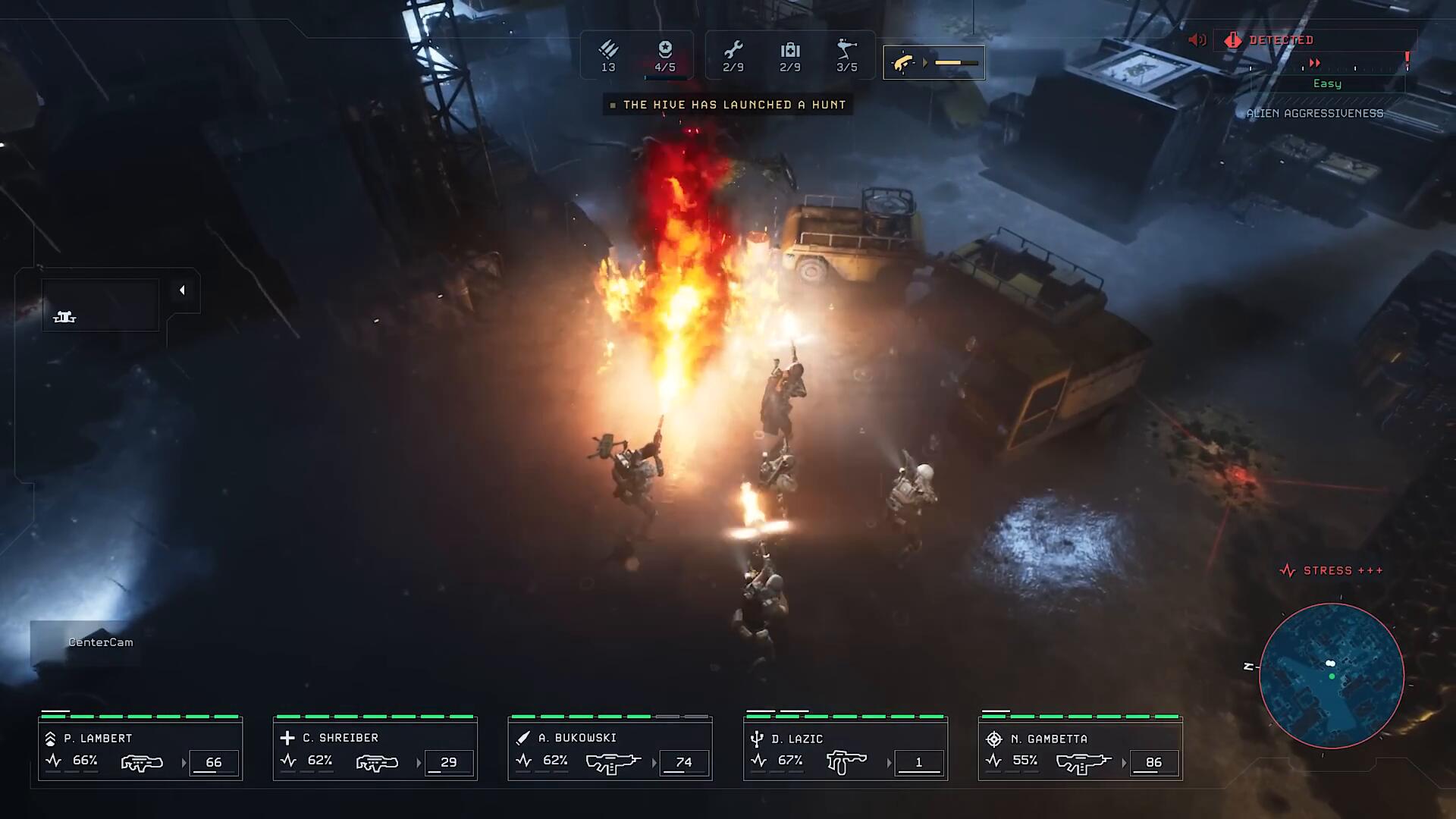
Task: Click the ammo clips supply icon
Action: pyautogui.click(x=608, y=51)
